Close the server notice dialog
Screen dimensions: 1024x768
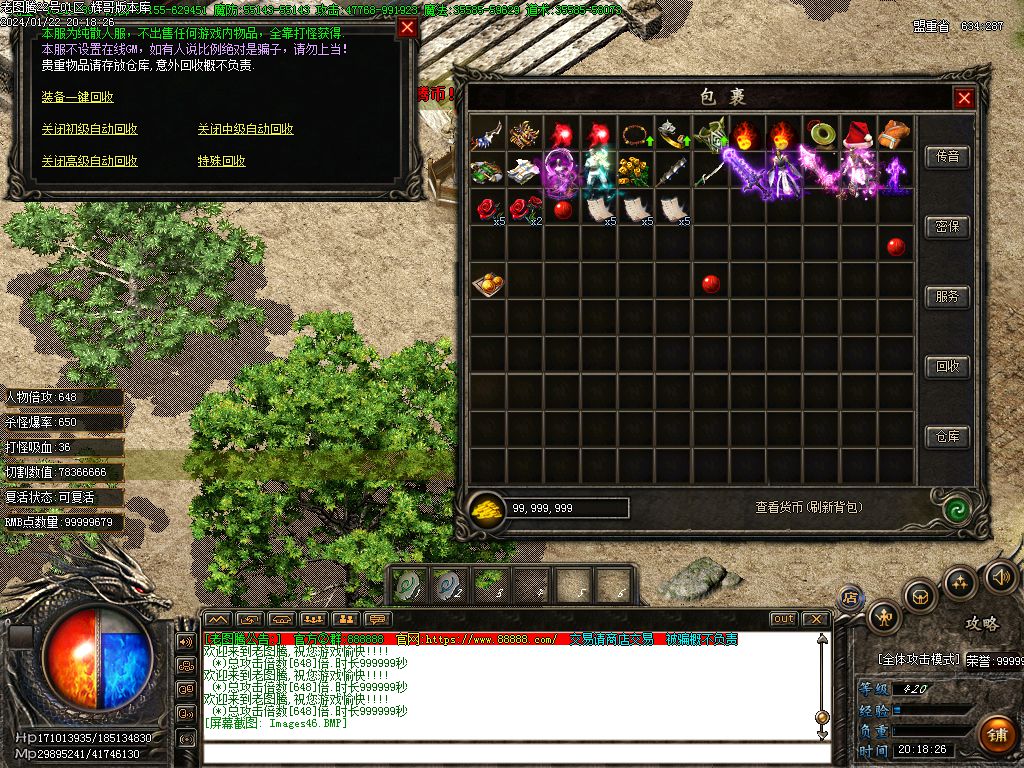click(407, 28)
